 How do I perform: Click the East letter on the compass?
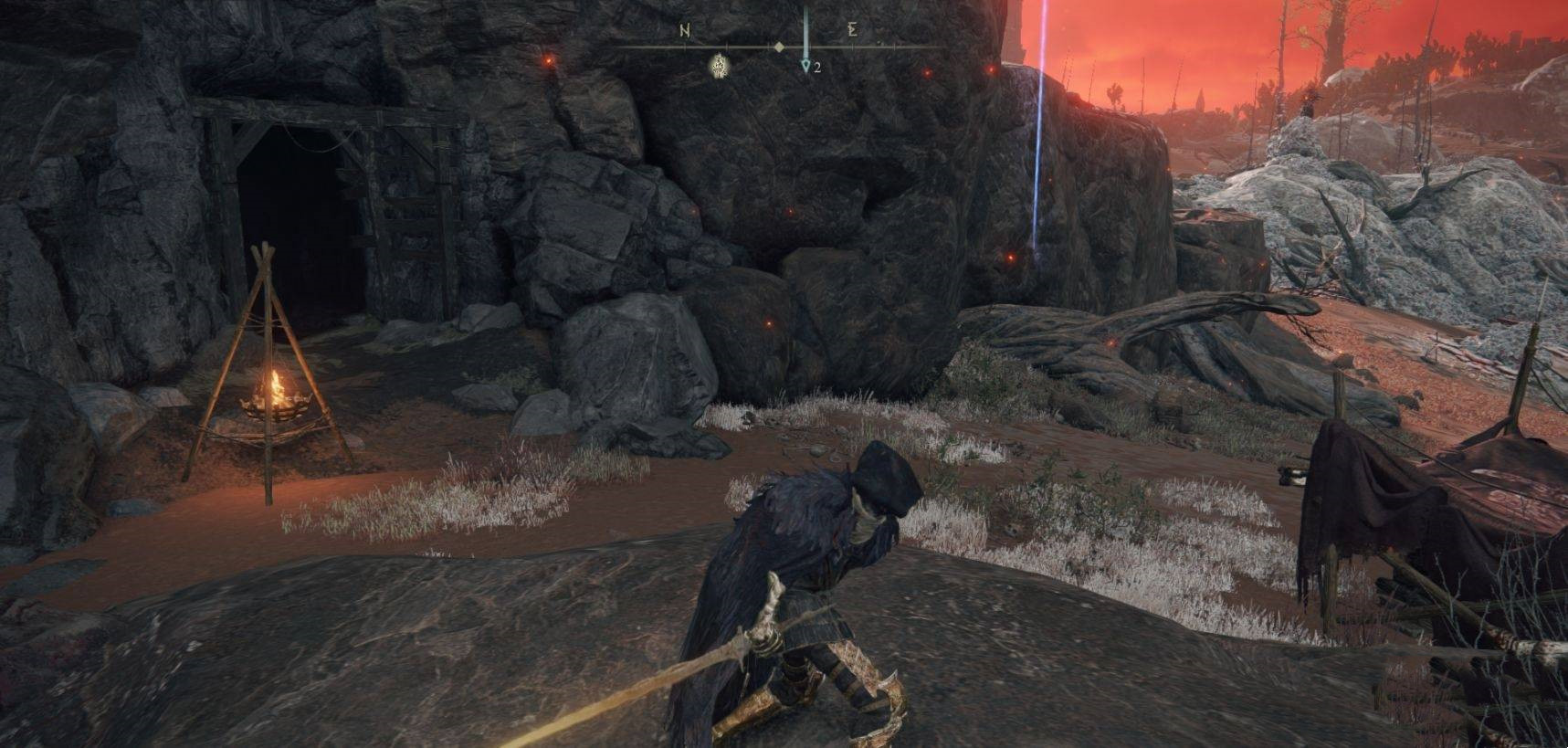[x=852, y=30]
